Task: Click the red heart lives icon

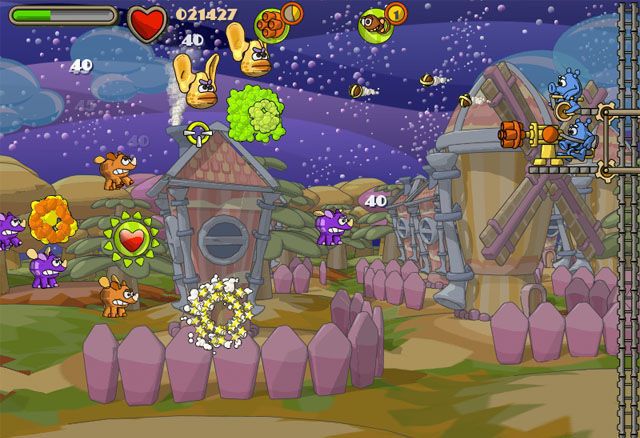Action: coord(148,21)
